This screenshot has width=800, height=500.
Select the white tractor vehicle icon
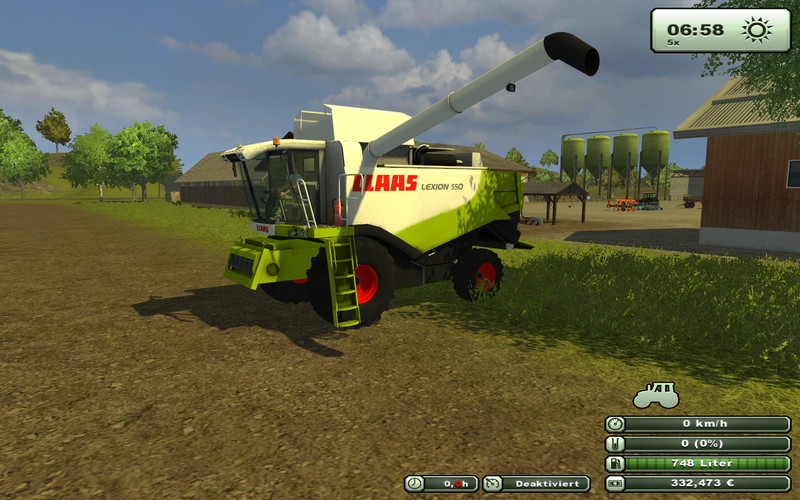pyautogui.click(x=656, y=394)
